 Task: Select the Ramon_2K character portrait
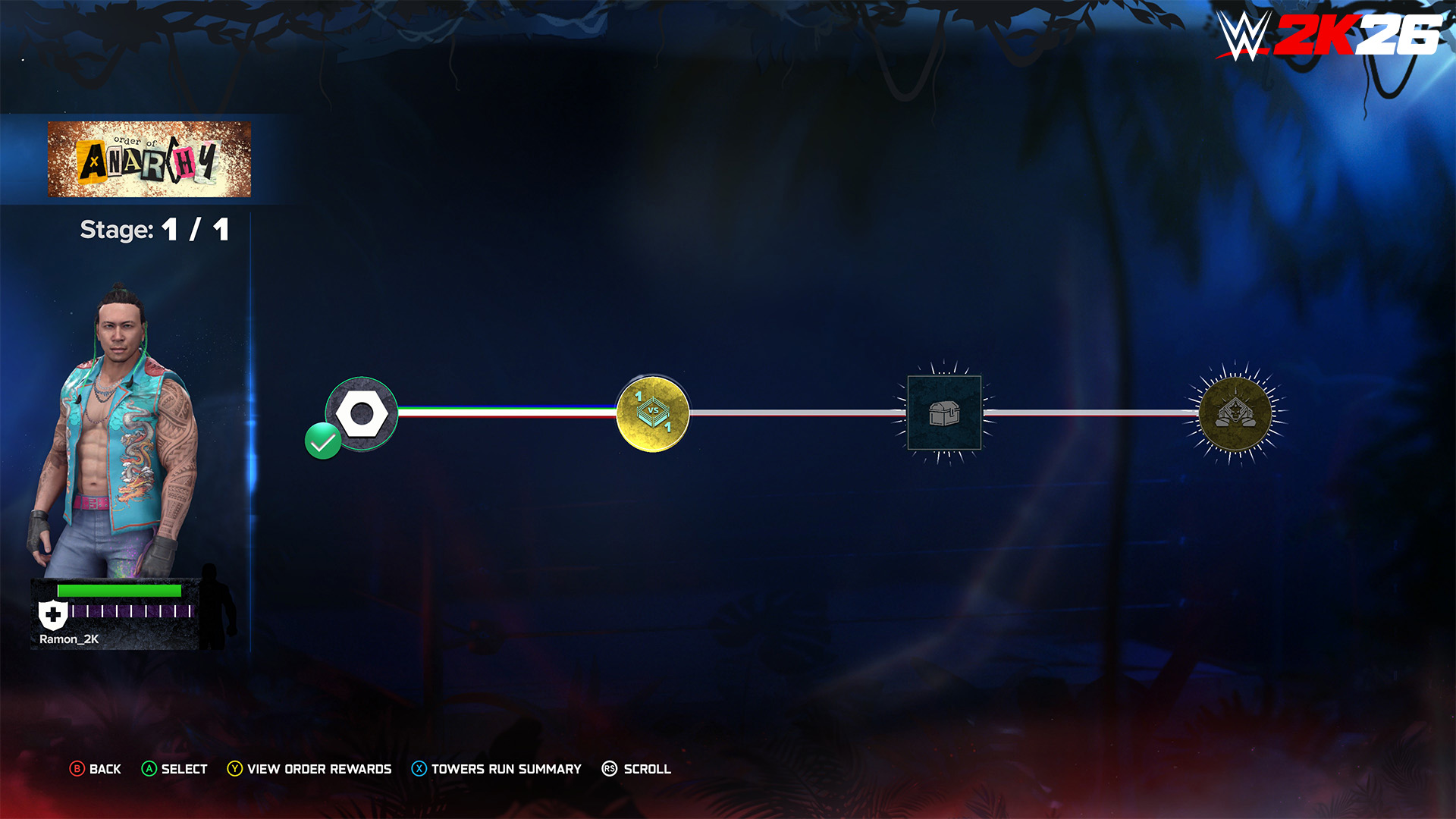tap(114, 432)
